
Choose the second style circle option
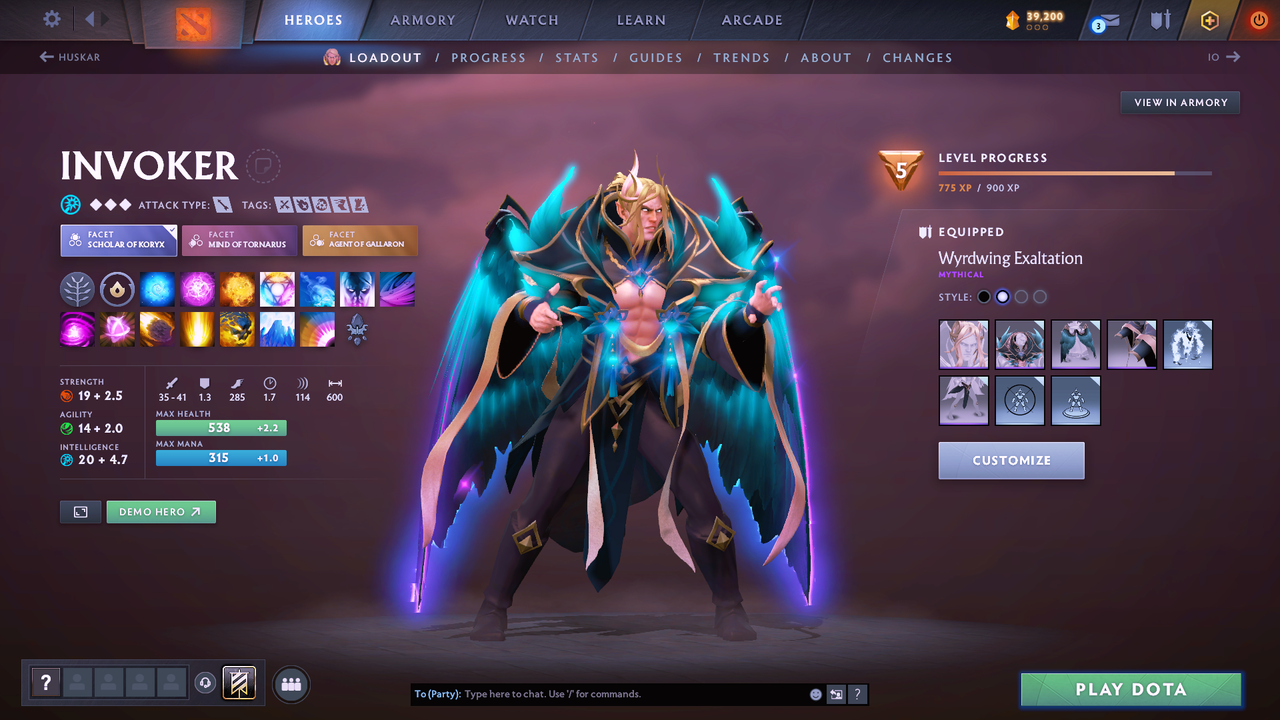pyautogui.click(x=1003, y=296)
